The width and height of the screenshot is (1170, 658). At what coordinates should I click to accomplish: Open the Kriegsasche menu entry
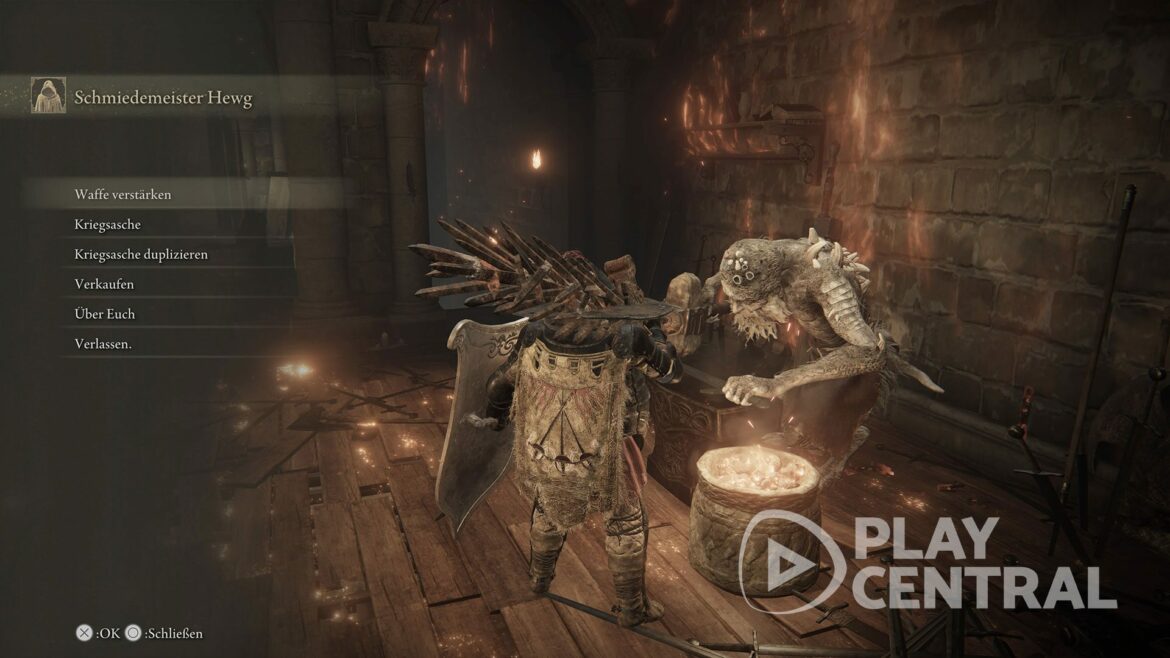[x=108, y=224]
